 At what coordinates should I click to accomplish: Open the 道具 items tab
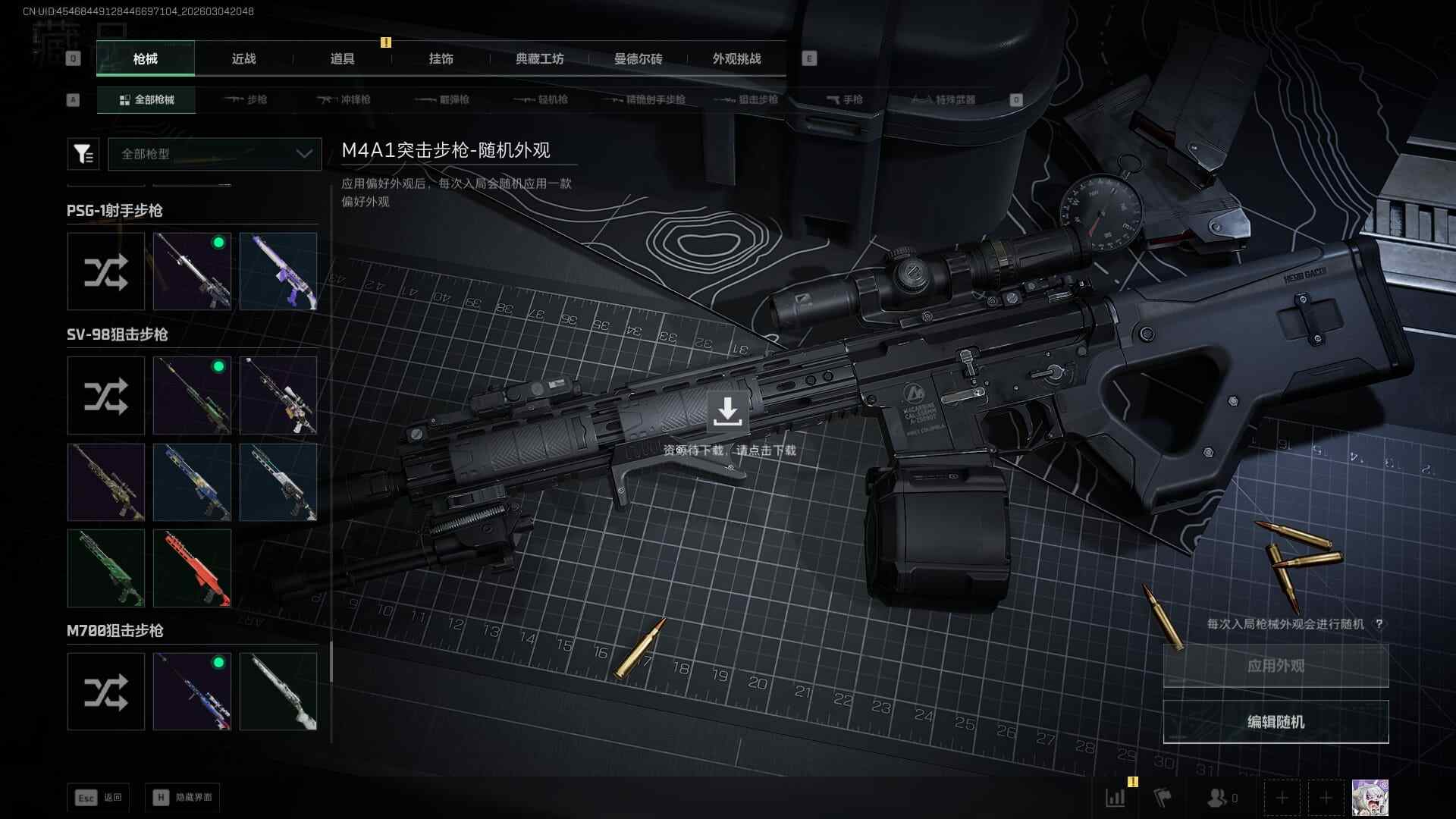342,59
